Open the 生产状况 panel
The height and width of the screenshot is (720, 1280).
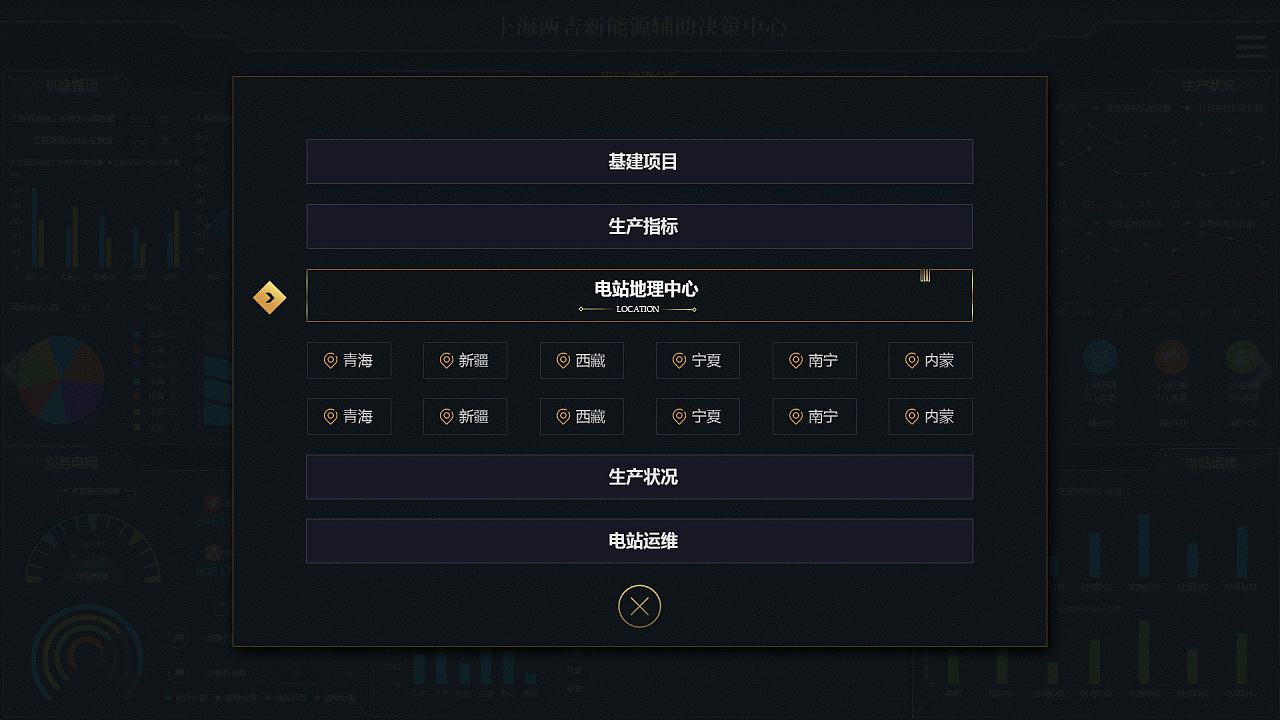[639, 477]
